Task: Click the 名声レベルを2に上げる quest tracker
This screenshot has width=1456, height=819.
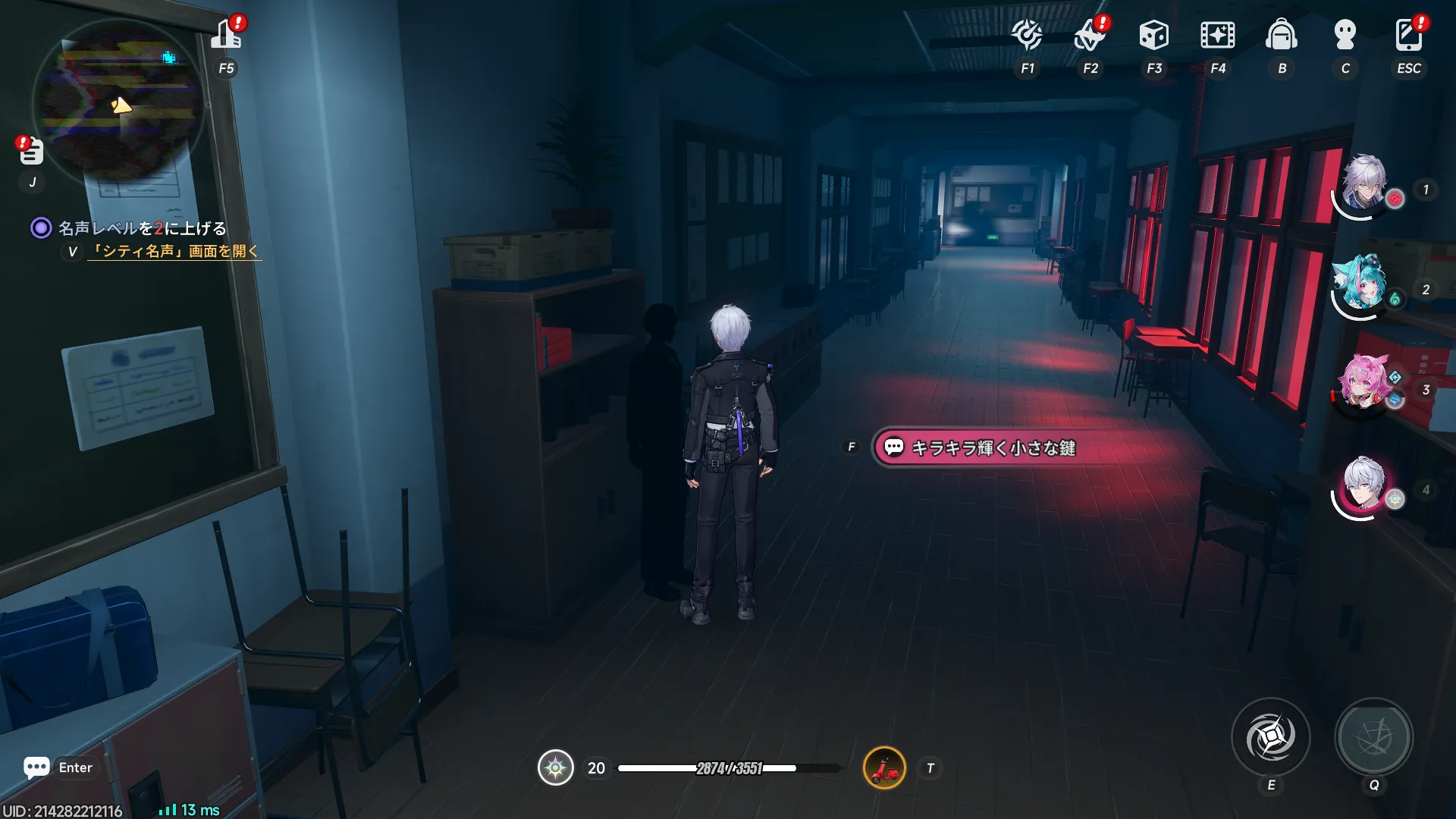Action: [142, 228]
